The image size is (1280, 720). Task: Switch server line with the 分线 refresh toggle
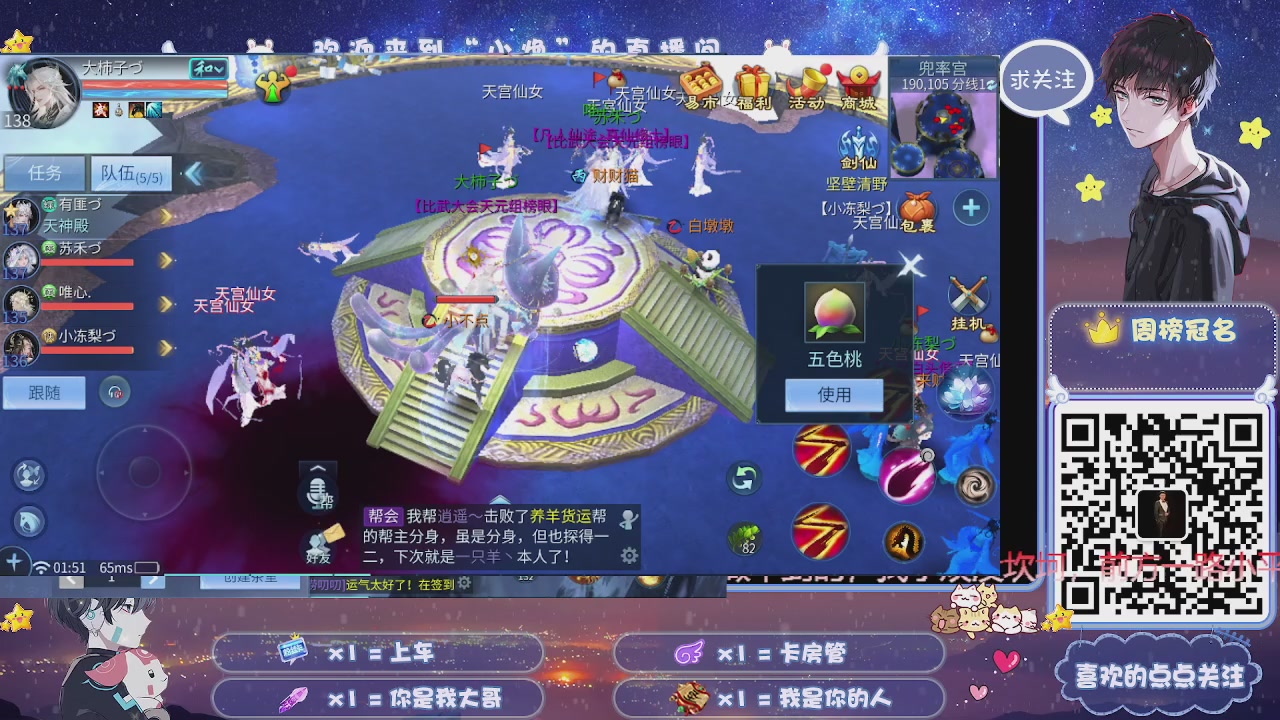(x=991, y=85)
